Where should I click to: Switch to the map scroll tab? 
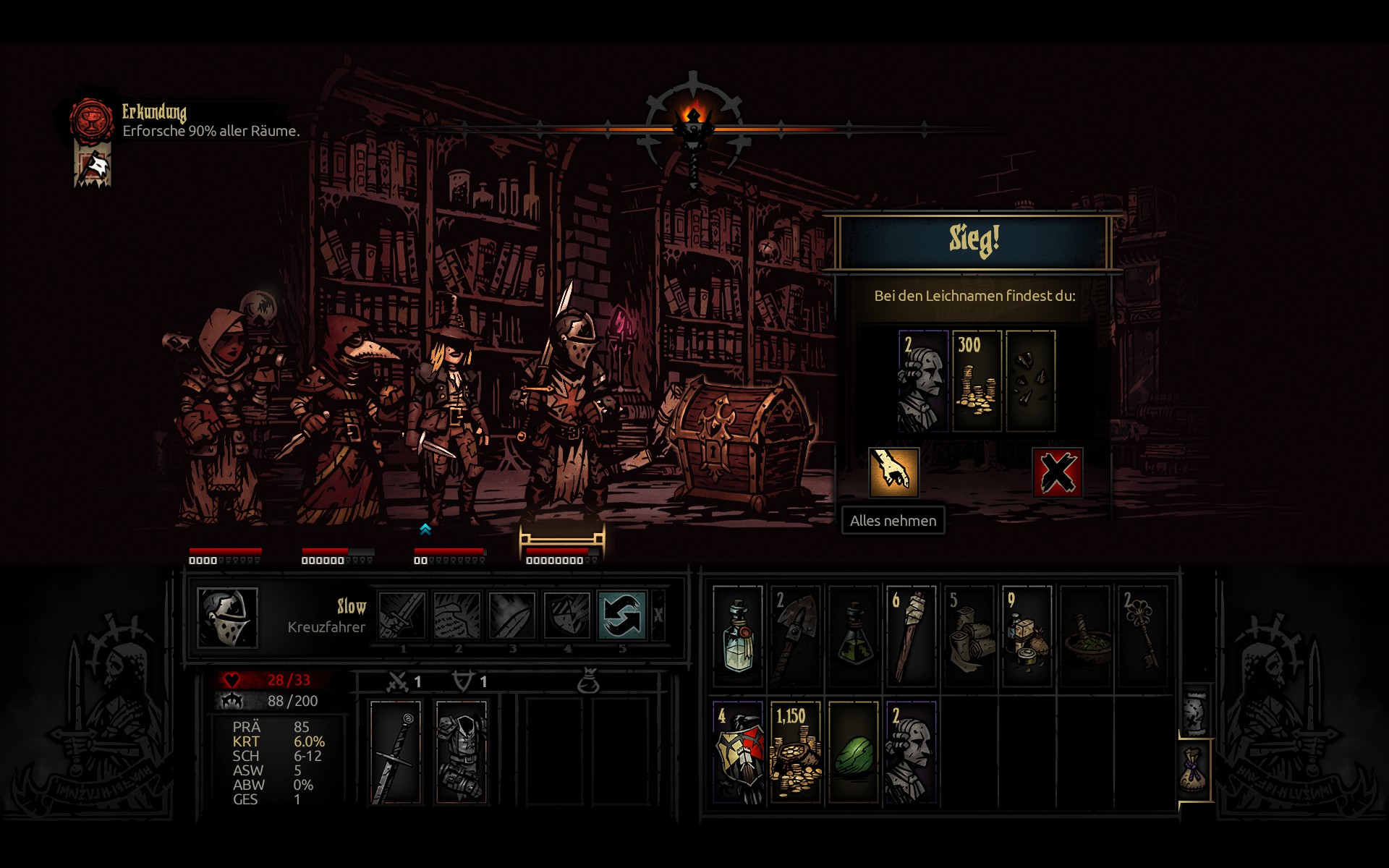pos(1195,712)
